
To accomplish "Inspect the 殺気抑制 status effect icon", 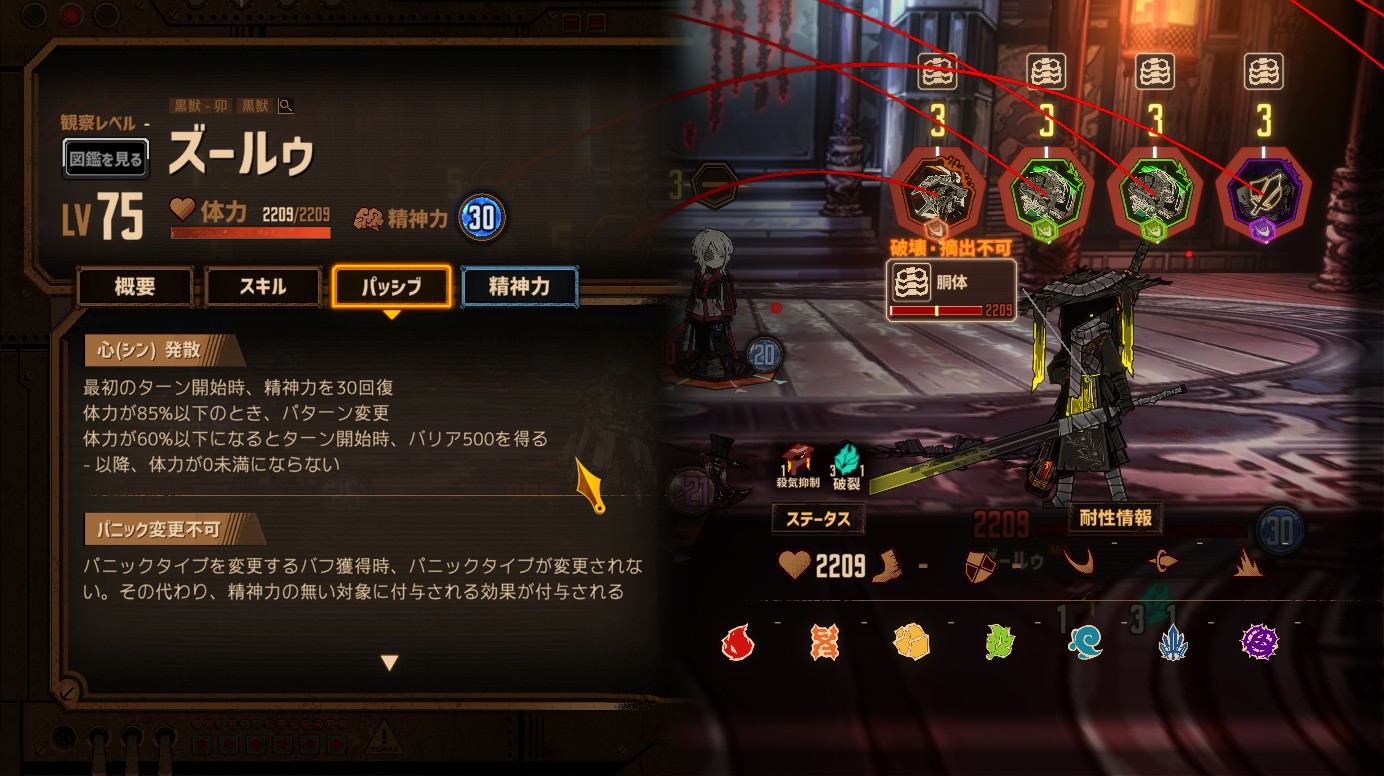I will point(797,462).
